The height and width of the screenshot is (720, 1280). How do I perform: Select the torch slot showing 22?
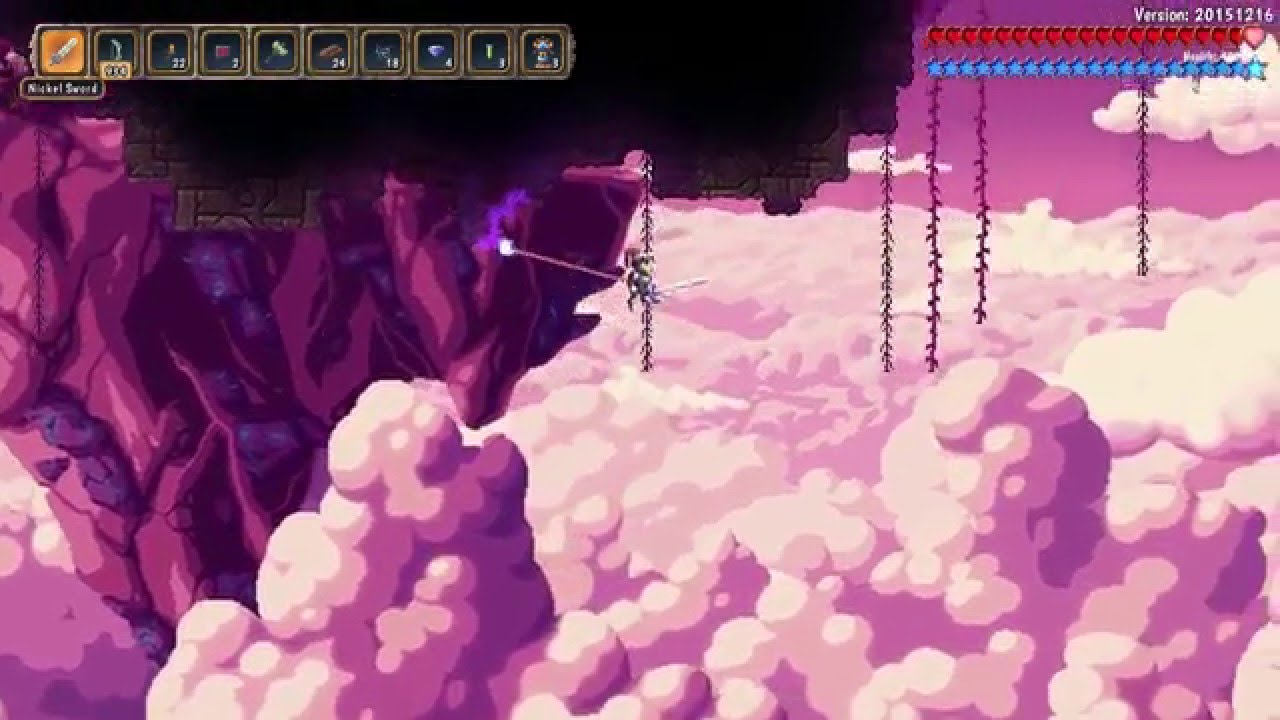[170, 51]
